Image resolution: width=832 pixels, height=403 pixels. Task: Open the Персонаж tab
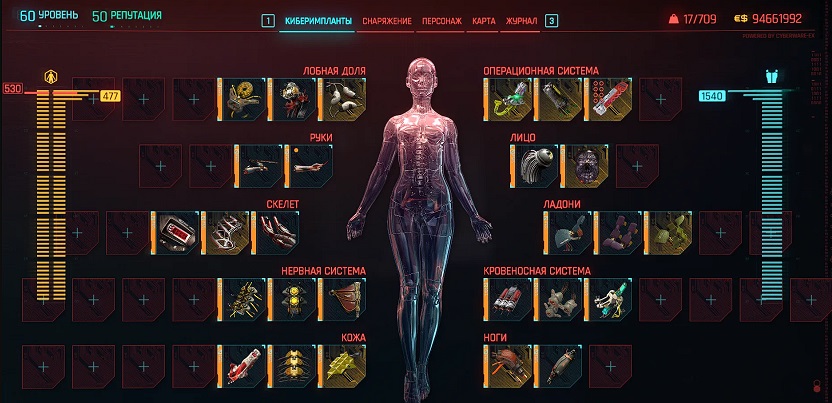(x=441, y=20)
